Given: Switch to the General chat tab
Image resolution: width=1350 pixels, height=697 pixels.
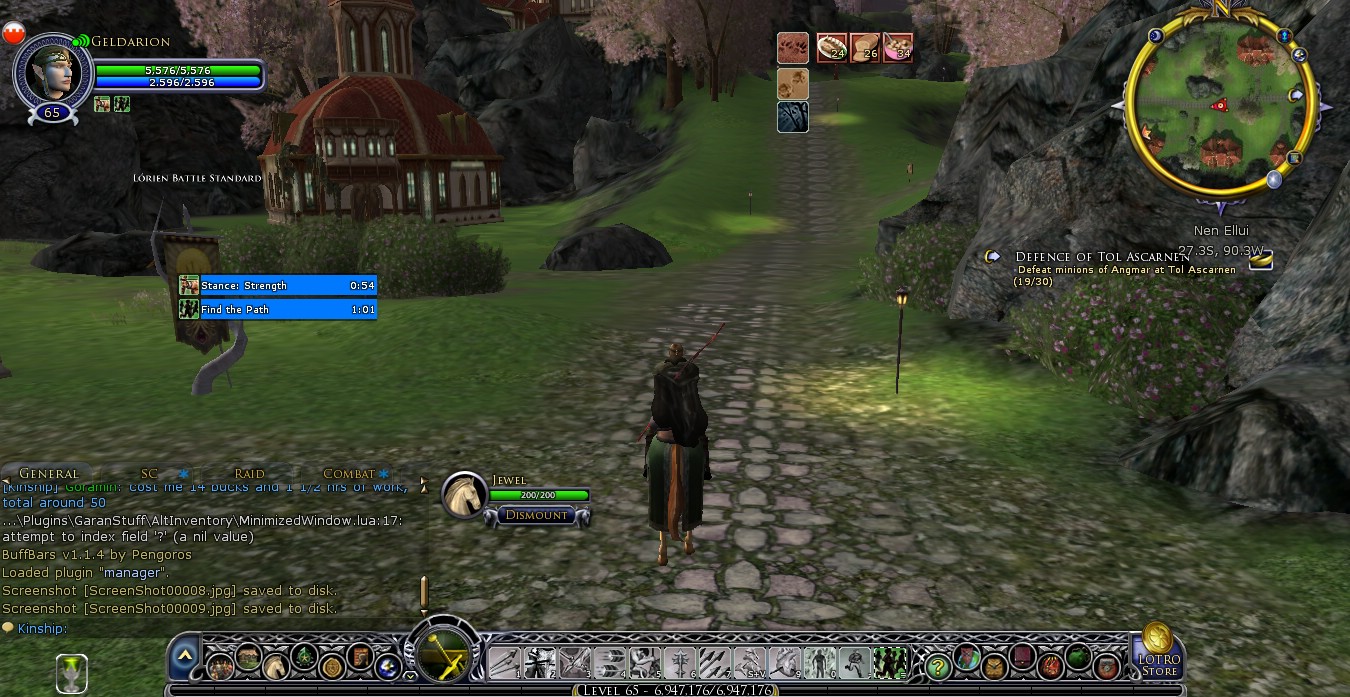Looking at the screenshot, I should (48, 473).
